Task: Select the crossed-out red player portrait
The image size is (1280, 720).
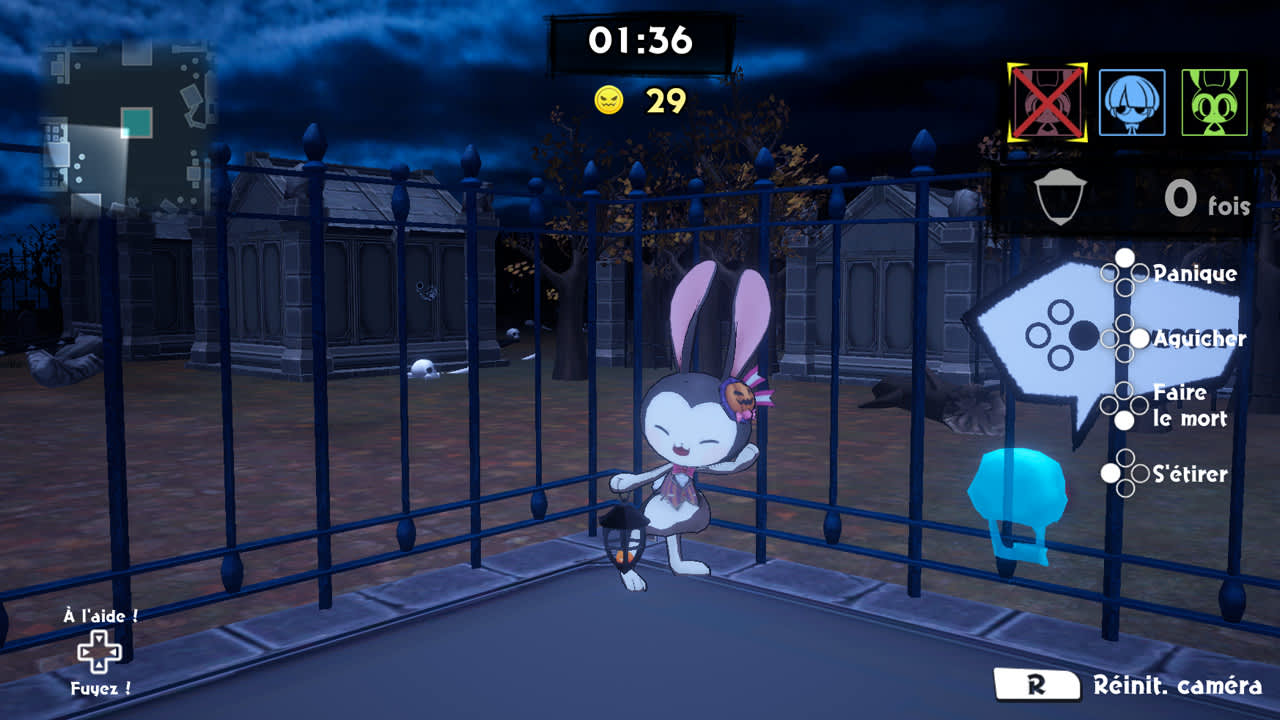Action: tap(1047, 102)
